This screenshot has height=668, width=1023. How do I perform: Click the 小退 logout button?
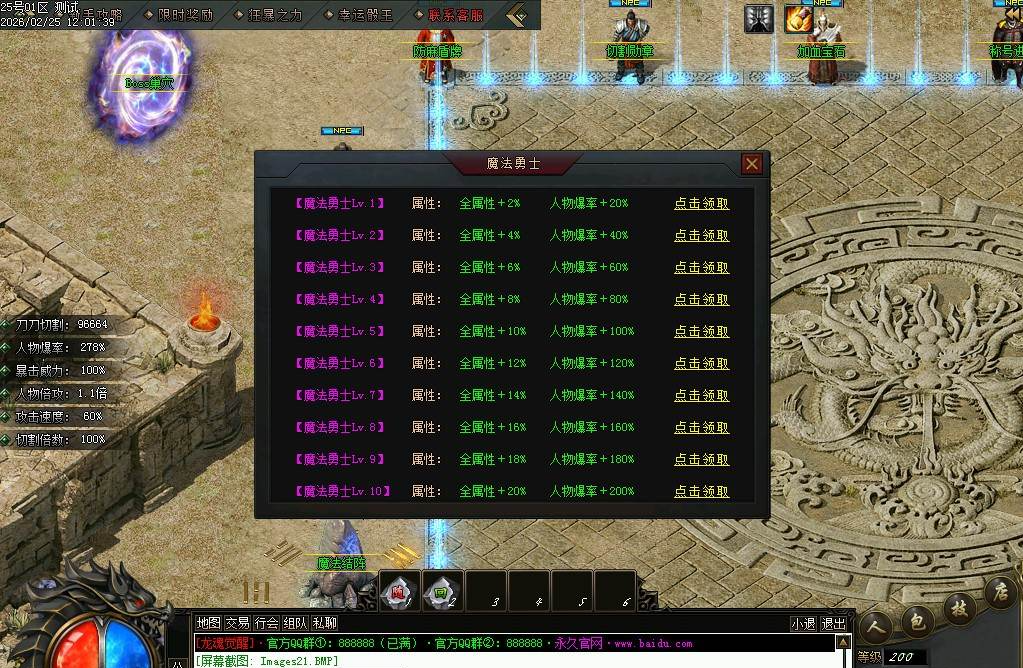point(803,624)
